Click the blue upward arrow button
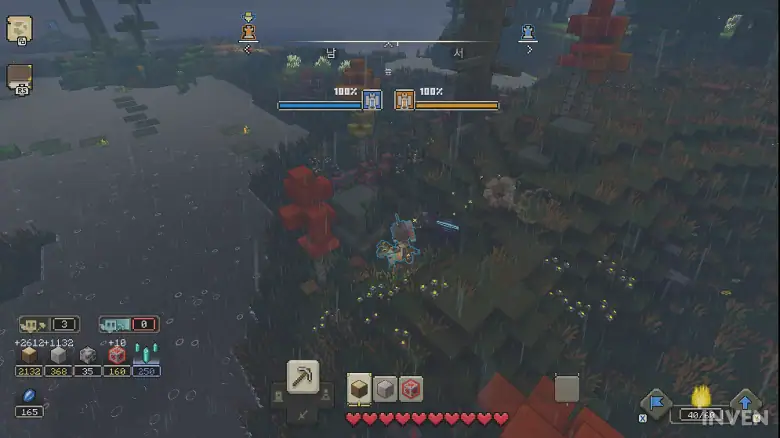Screen dimensions: 780x438 [x=747, y=403]
